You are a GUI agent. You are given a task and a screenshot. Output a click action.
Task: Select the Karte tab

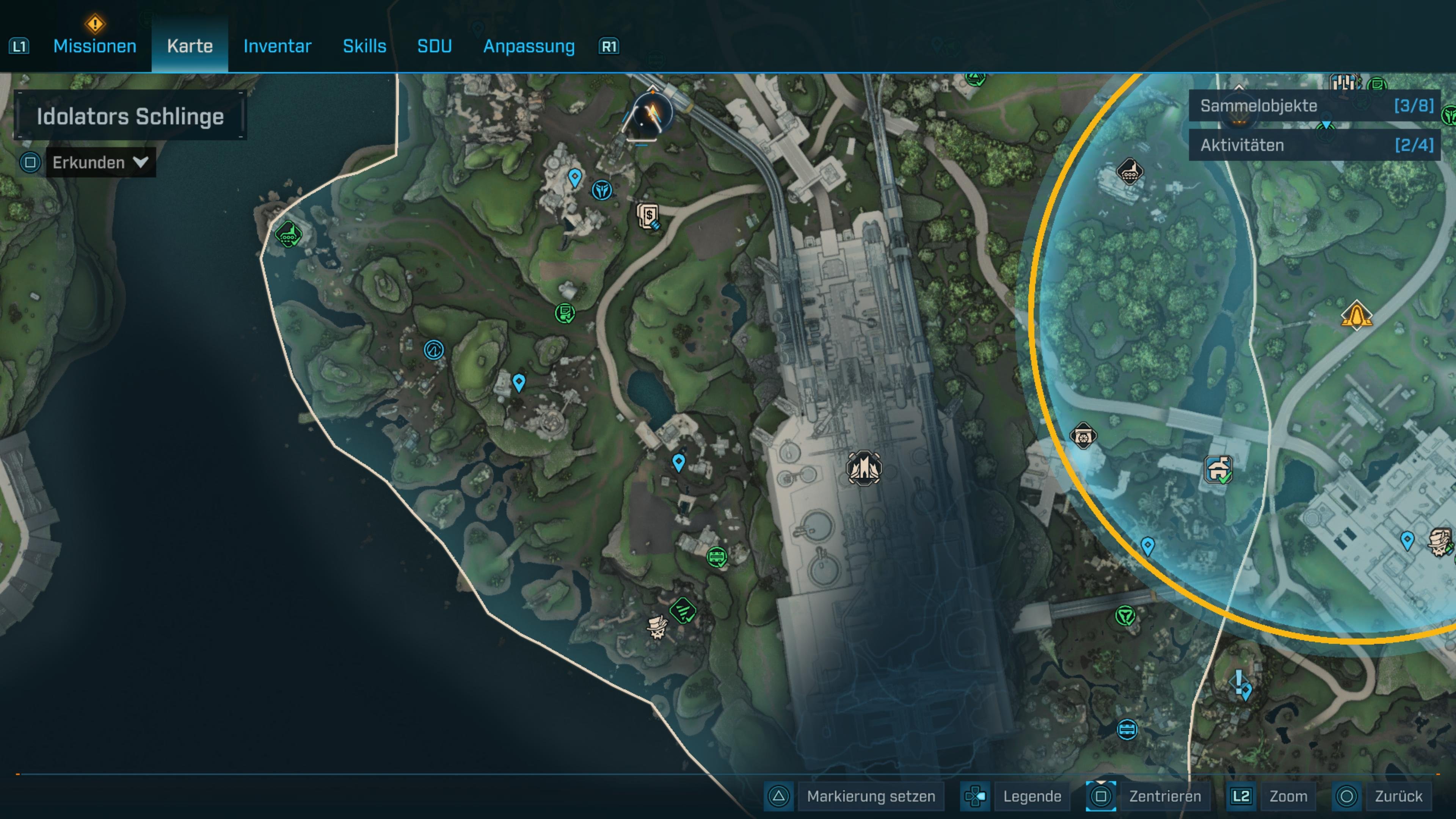(190, 46)
